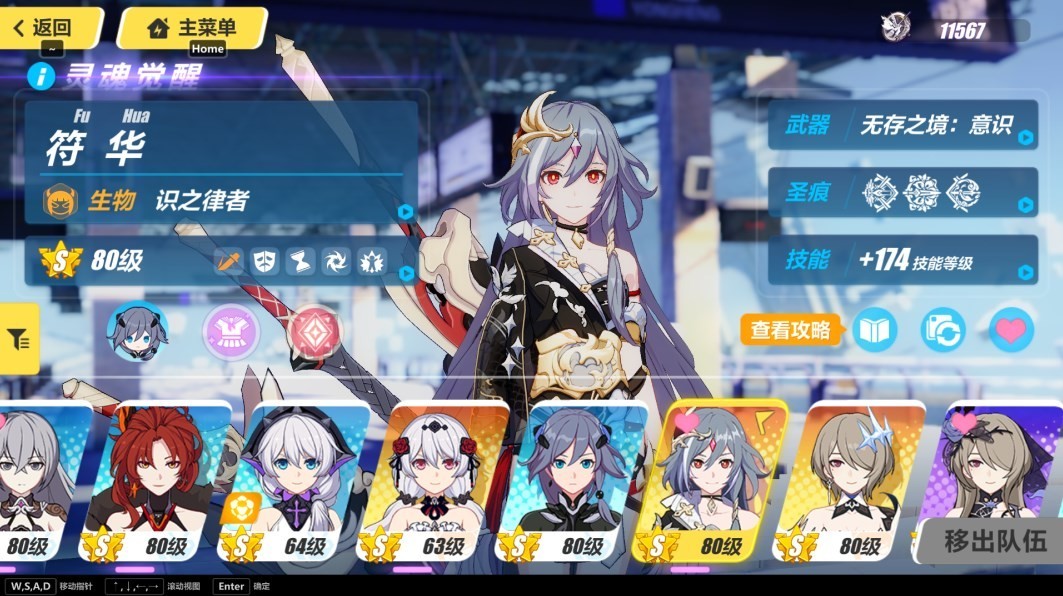Click the red diamond emblem icon
The image size is (1063, 596).
(313, 331)
